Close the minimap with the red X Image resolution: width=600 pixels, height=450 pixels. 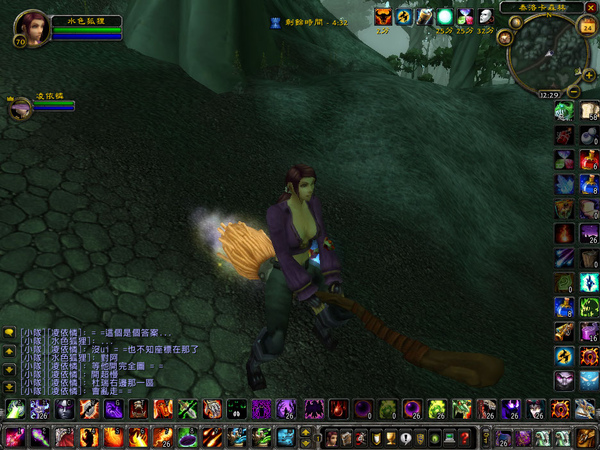click(590, 7)
